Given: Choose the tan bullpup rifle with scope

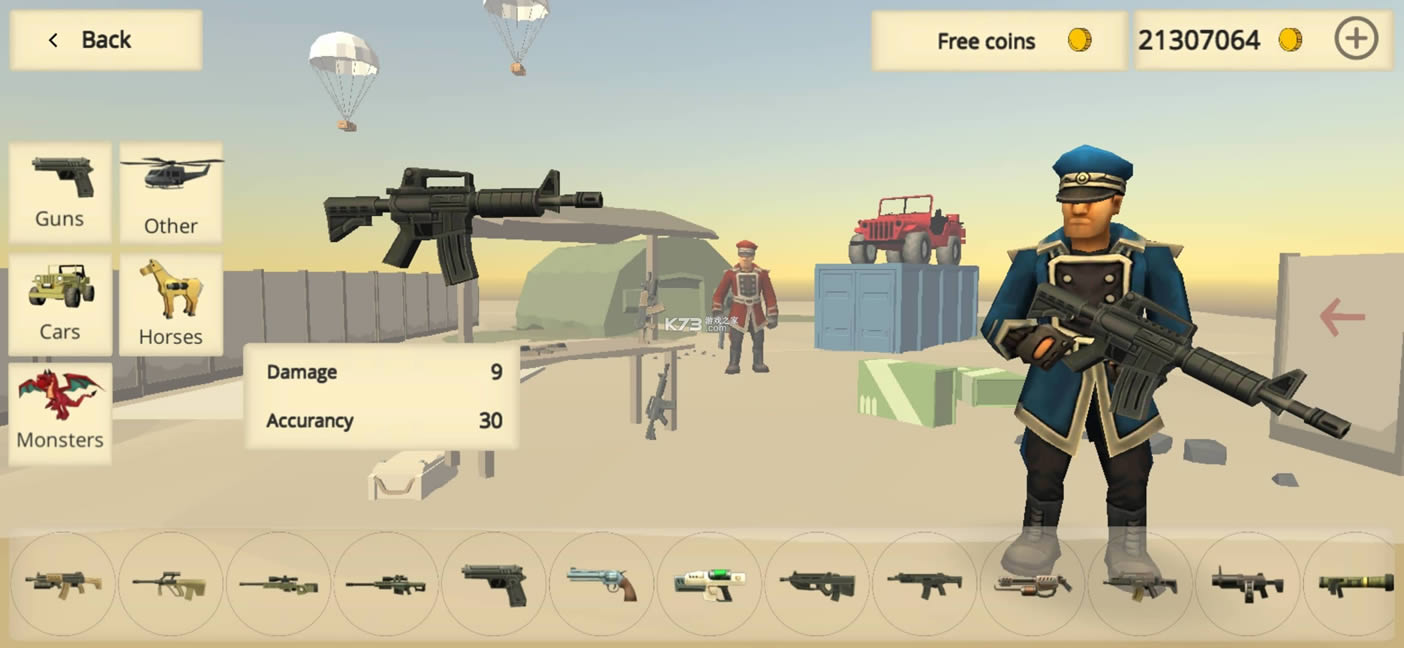Looking at the screenshot, I should [169, 584].
